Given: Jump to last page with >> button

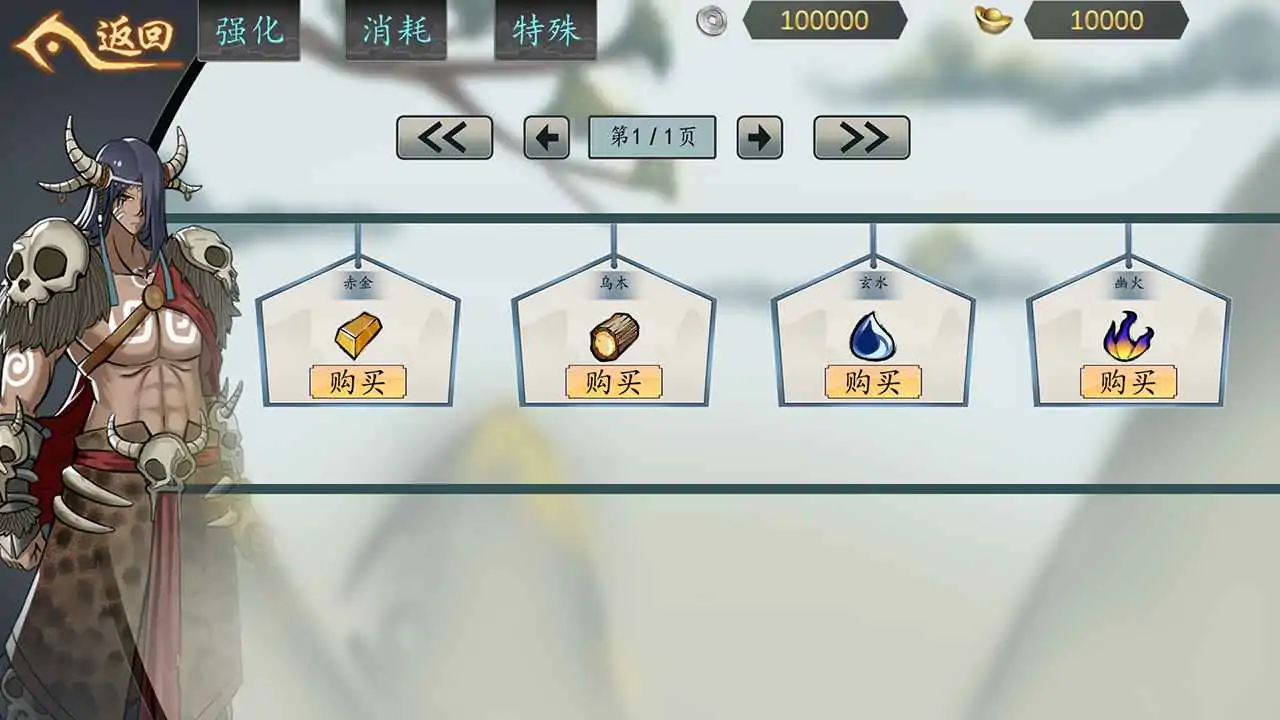Looking at the screenshot, I should [x=859, y=137].
